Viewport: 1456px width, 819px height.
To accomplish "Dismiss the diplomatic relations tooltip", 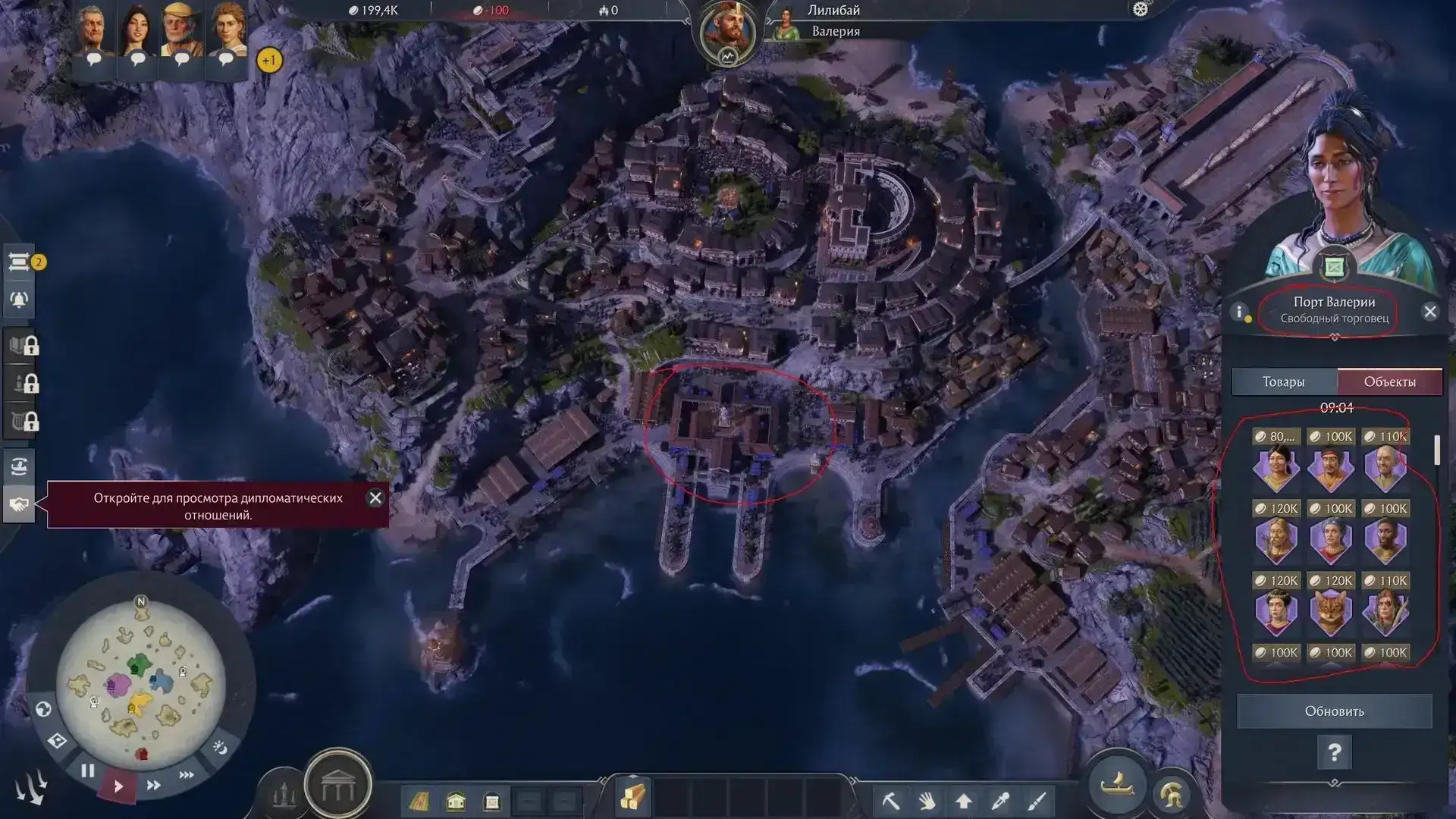I will click(375, 498).
